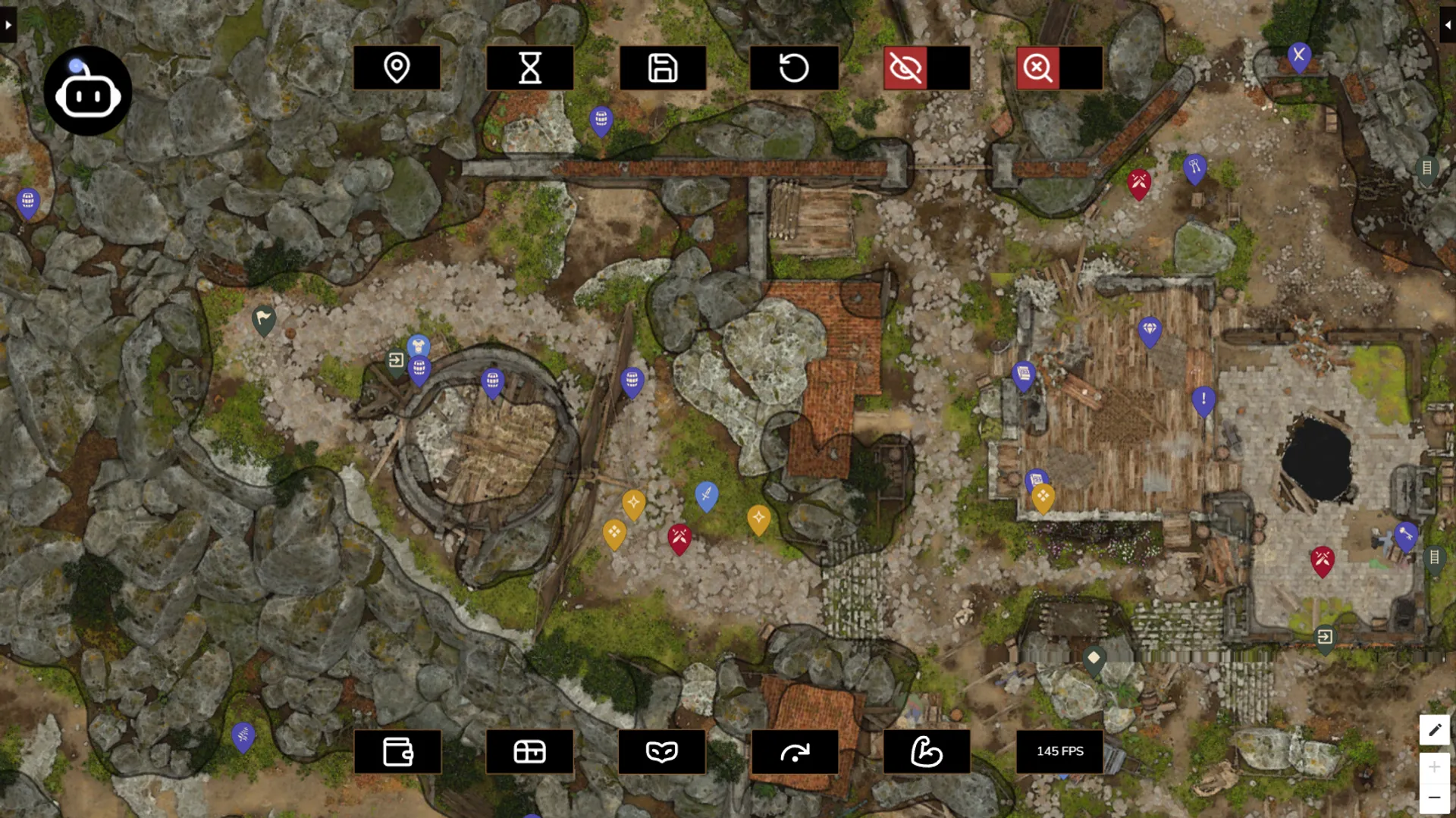Viewport: 1456px width, 818px height.
Task: Click the green flag map marker
Action: point(263,319)
